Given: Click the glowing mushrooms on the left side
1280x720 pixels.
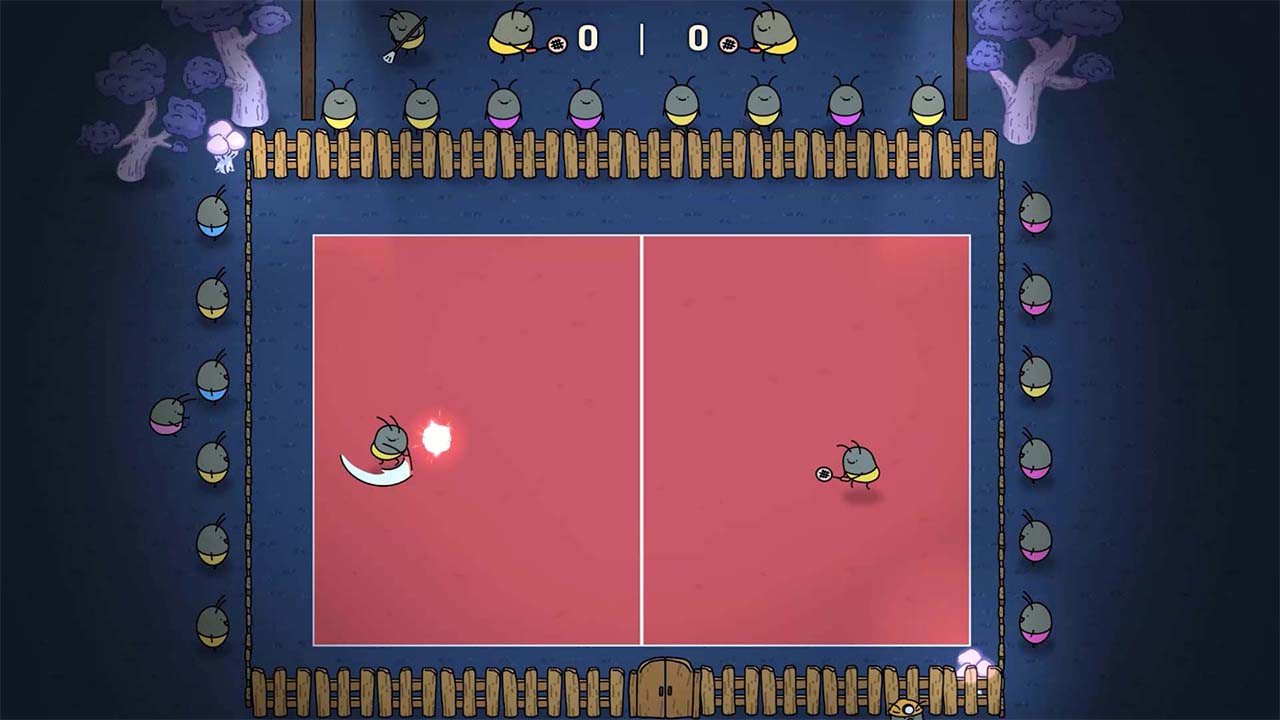Looking at the screenshot, I should click(x=225, y=140).
